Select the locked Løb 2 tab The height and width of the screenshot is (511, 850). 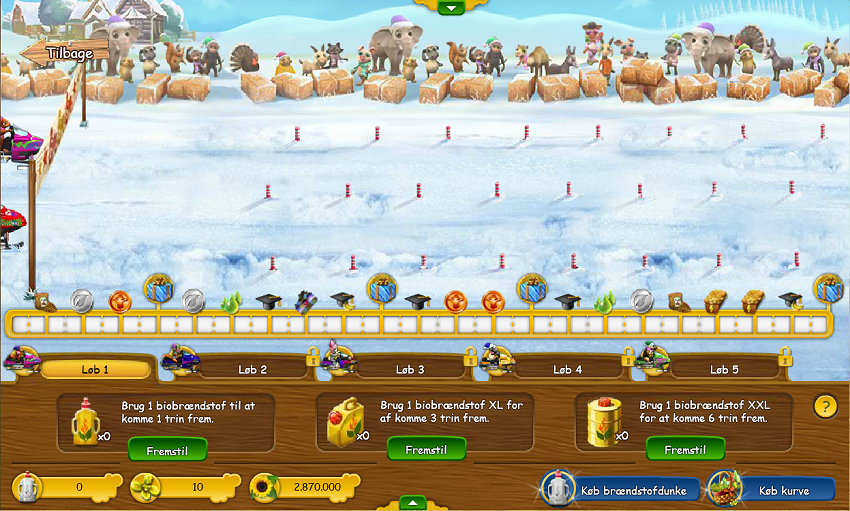point(252,369)
